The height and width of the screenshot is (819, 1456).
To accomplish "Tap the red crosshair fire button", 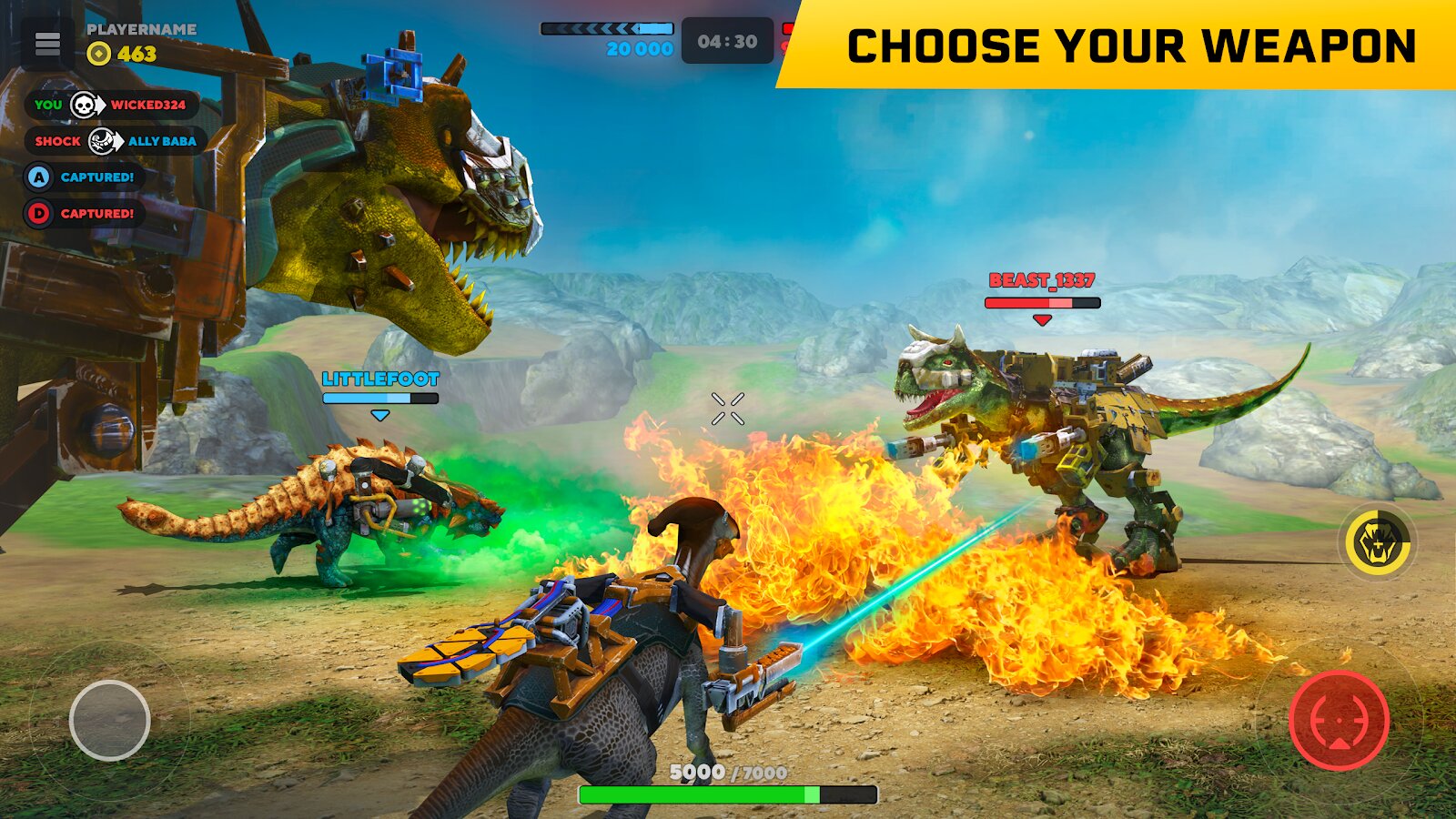I will [1339, 721].
